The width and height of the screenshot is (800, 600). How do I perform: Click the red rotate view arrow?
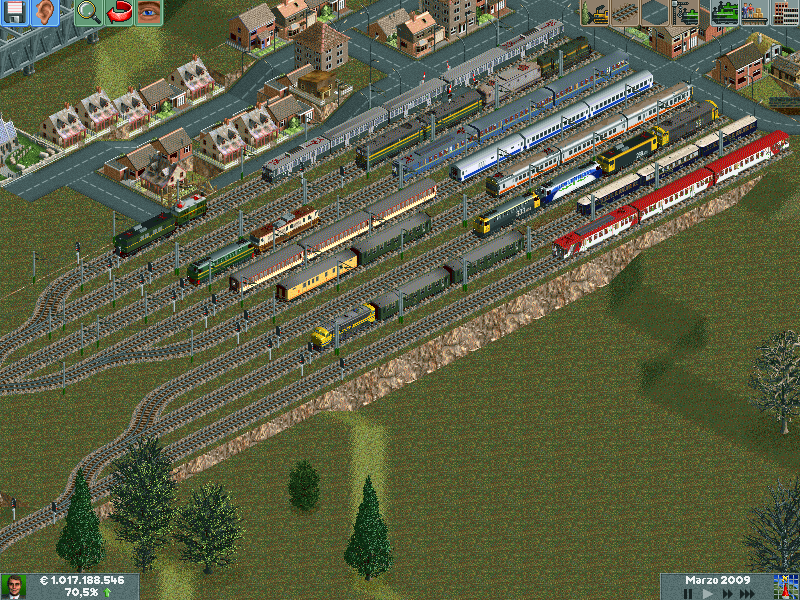(x=118, y=13)
